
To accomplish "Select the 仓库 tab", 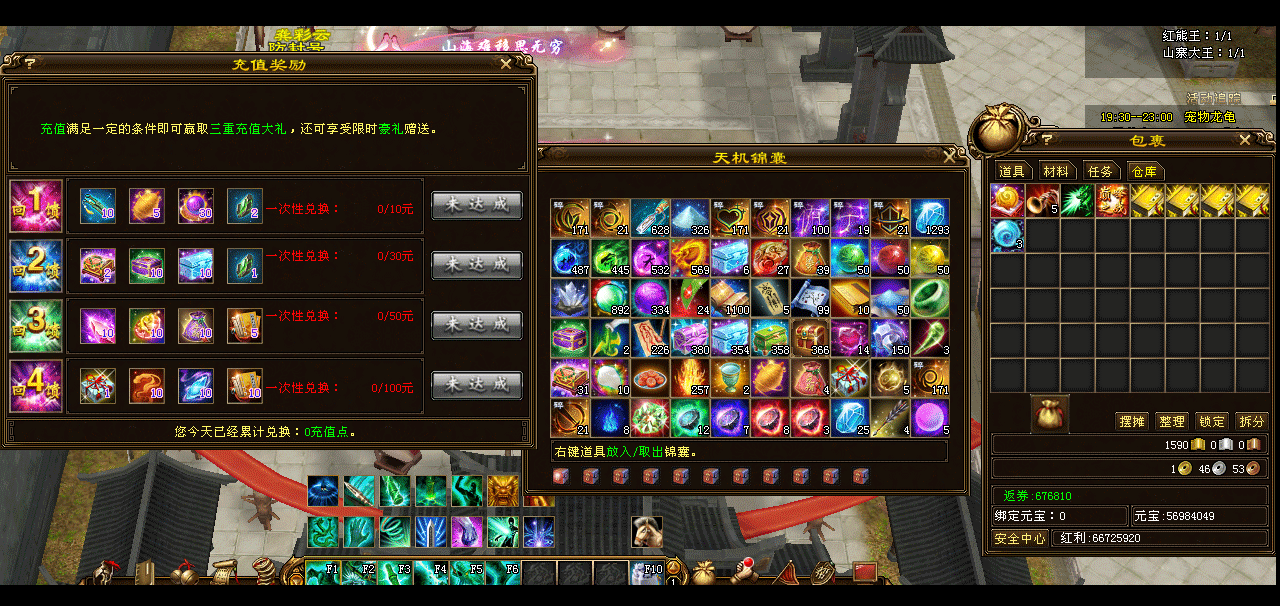I will pos(1144,171).
